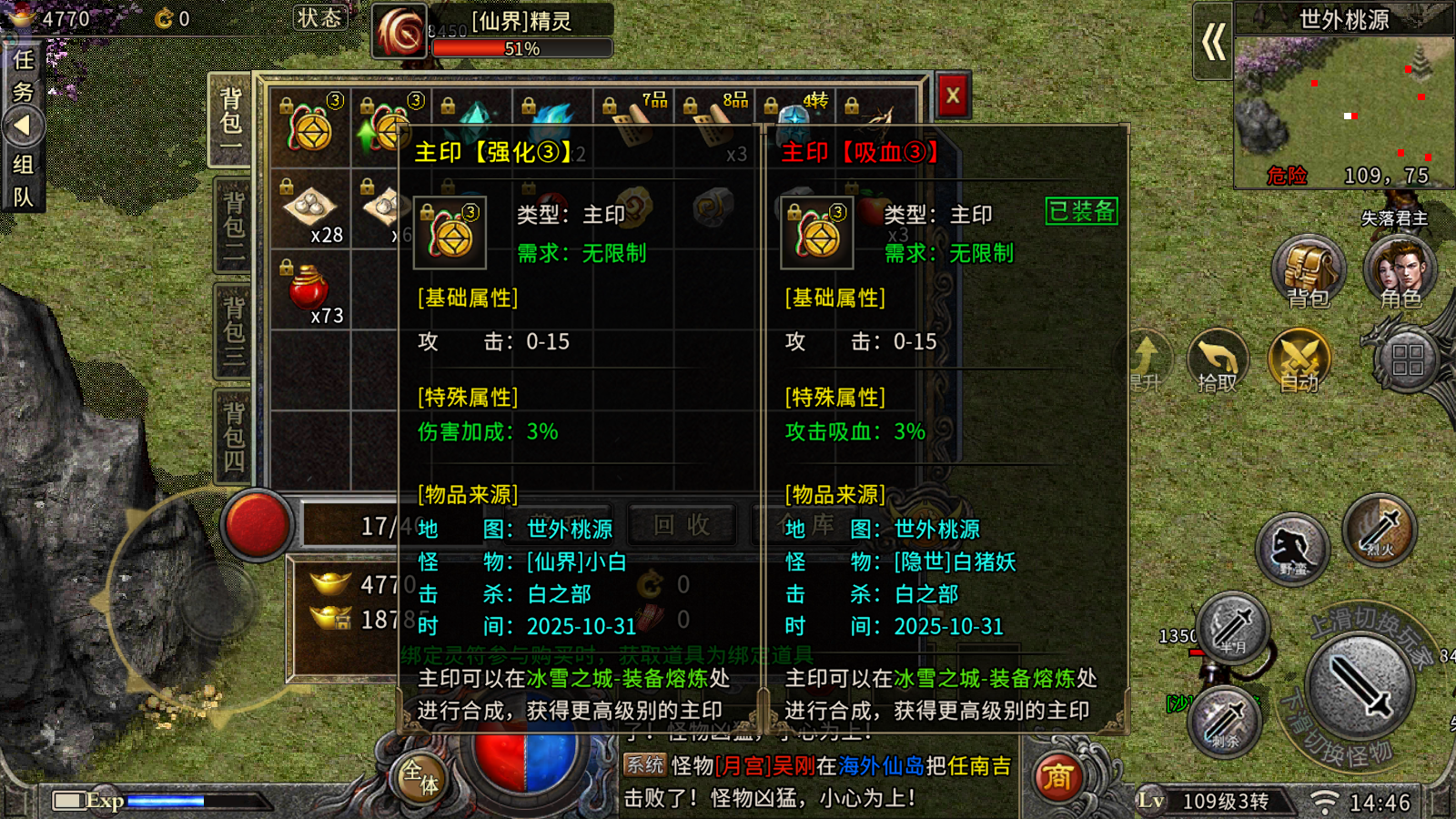Activate the 半月 skill
This screenshot has height=819, width=1456.
[x=1233, y=626]
